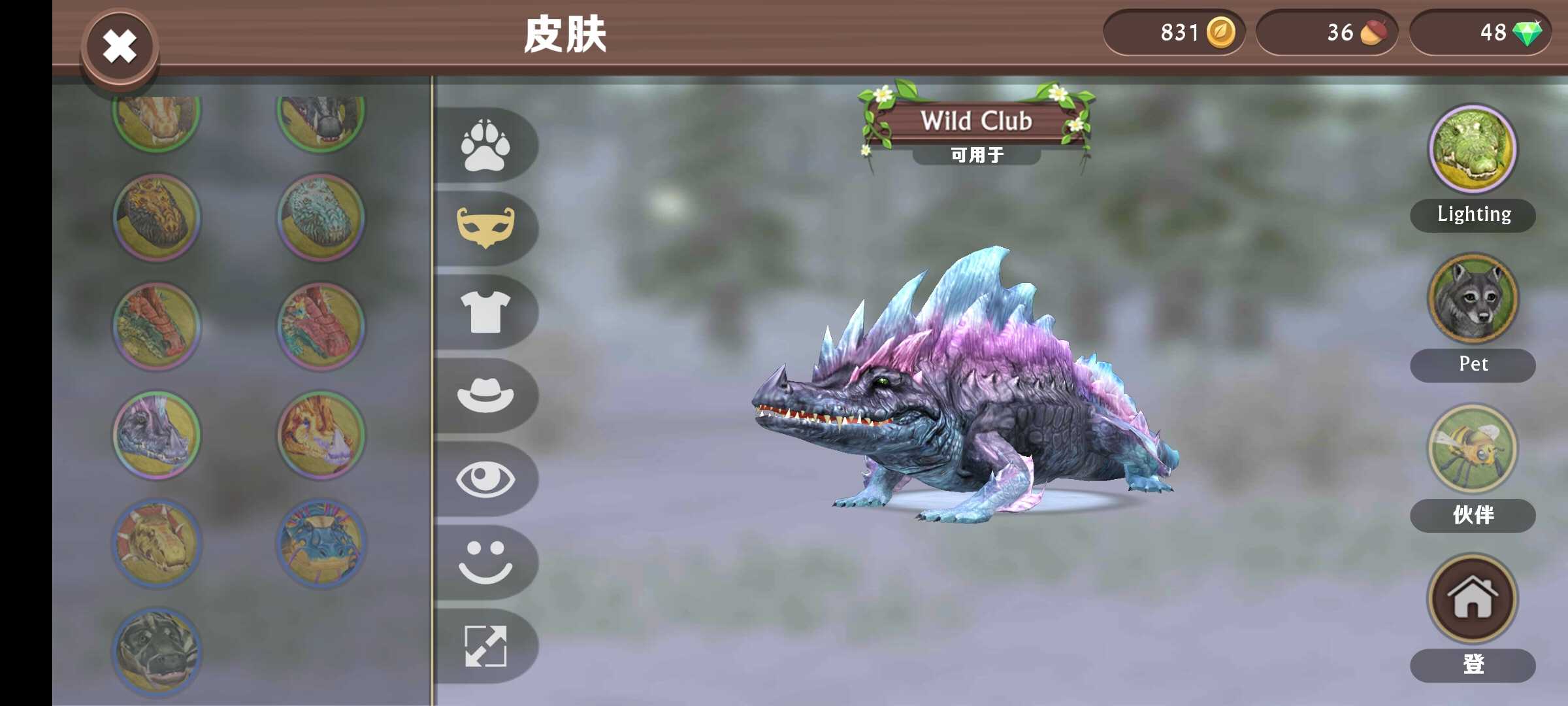Select the golden mask skins tab
The image size is (1568, 706).
485,227
